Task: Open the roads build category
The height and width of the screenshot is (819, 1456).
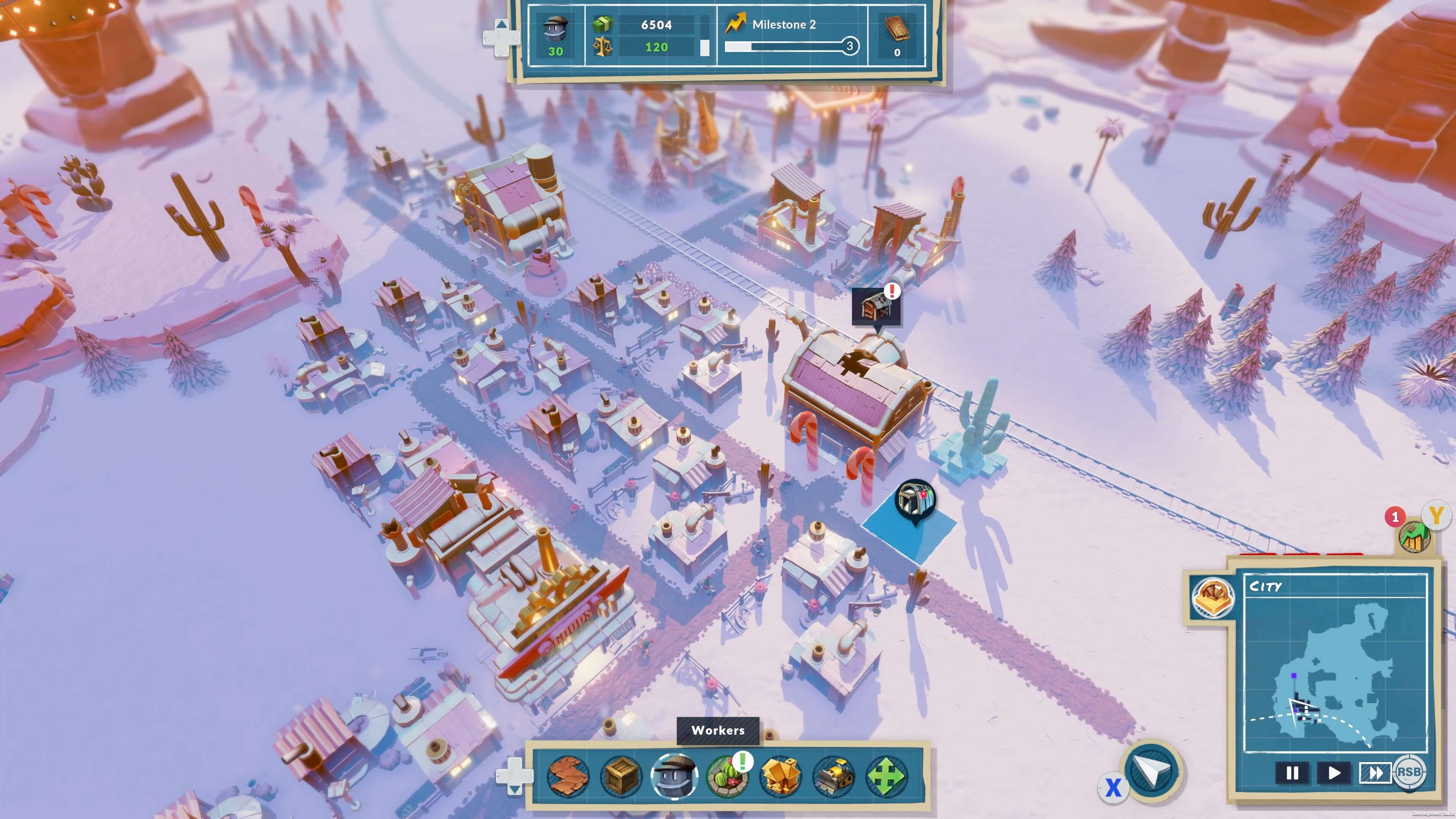Action: [569, 777]
